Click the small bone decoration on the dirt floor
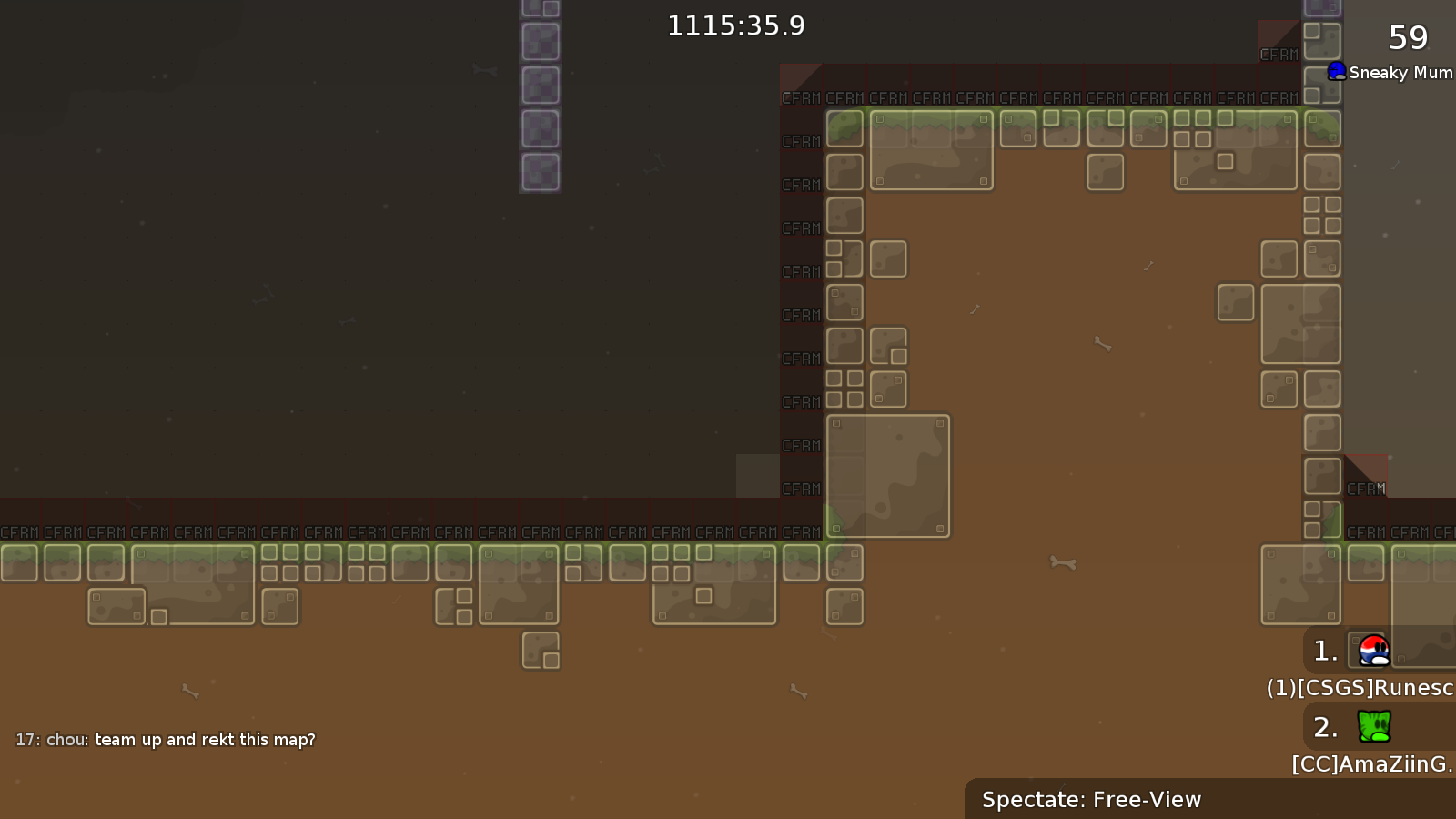 (1065, 563)
